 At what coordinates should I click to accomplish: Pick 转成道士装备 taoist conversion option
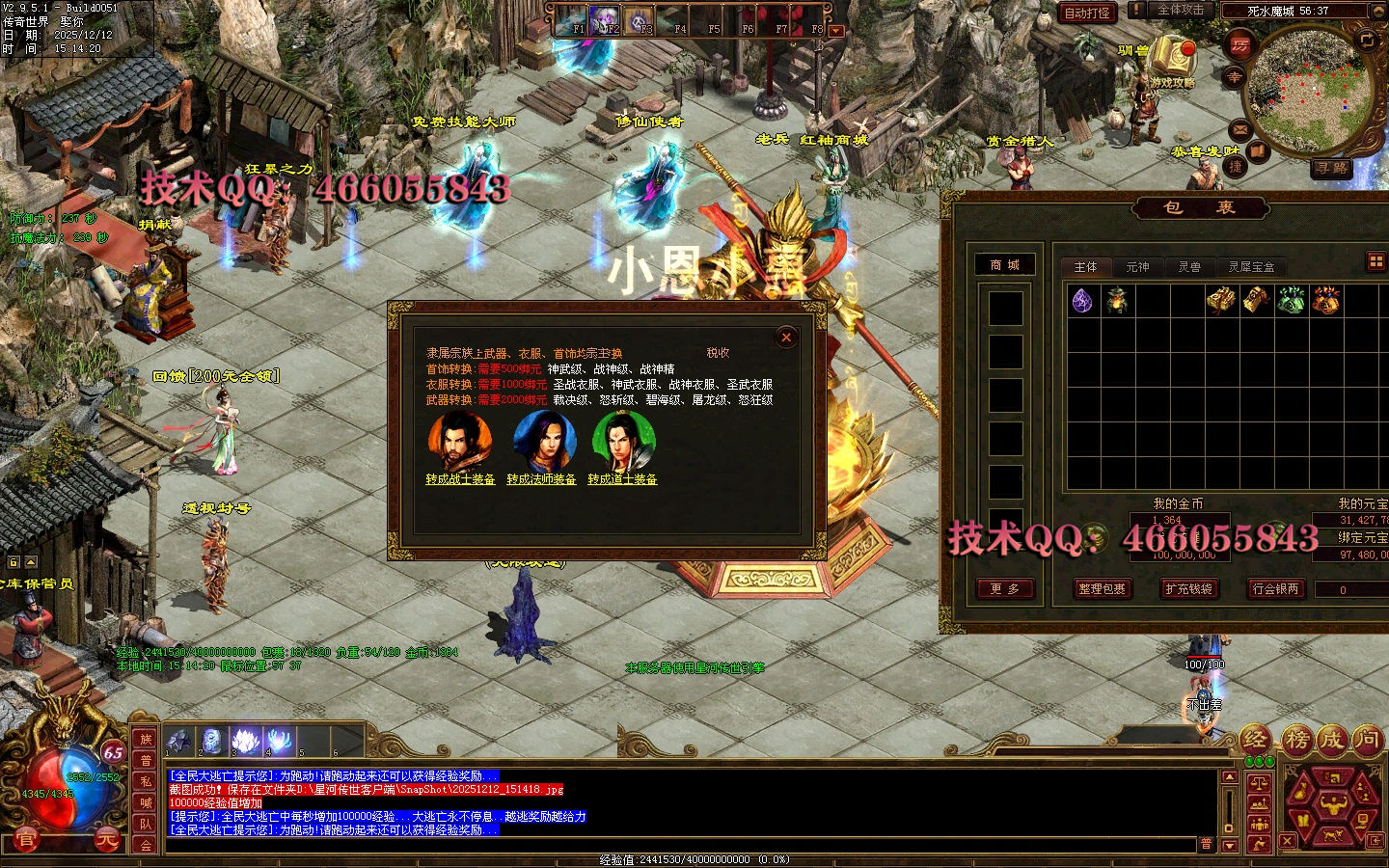[622, 479]
